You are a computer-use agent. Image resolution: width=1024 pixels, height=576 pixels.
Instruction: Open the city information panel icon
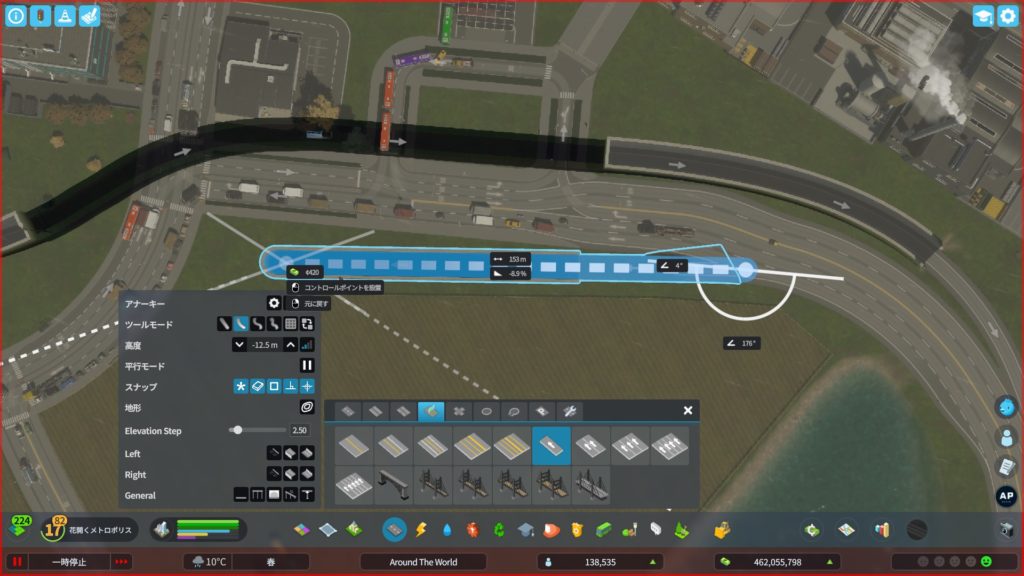coord(16,16)
